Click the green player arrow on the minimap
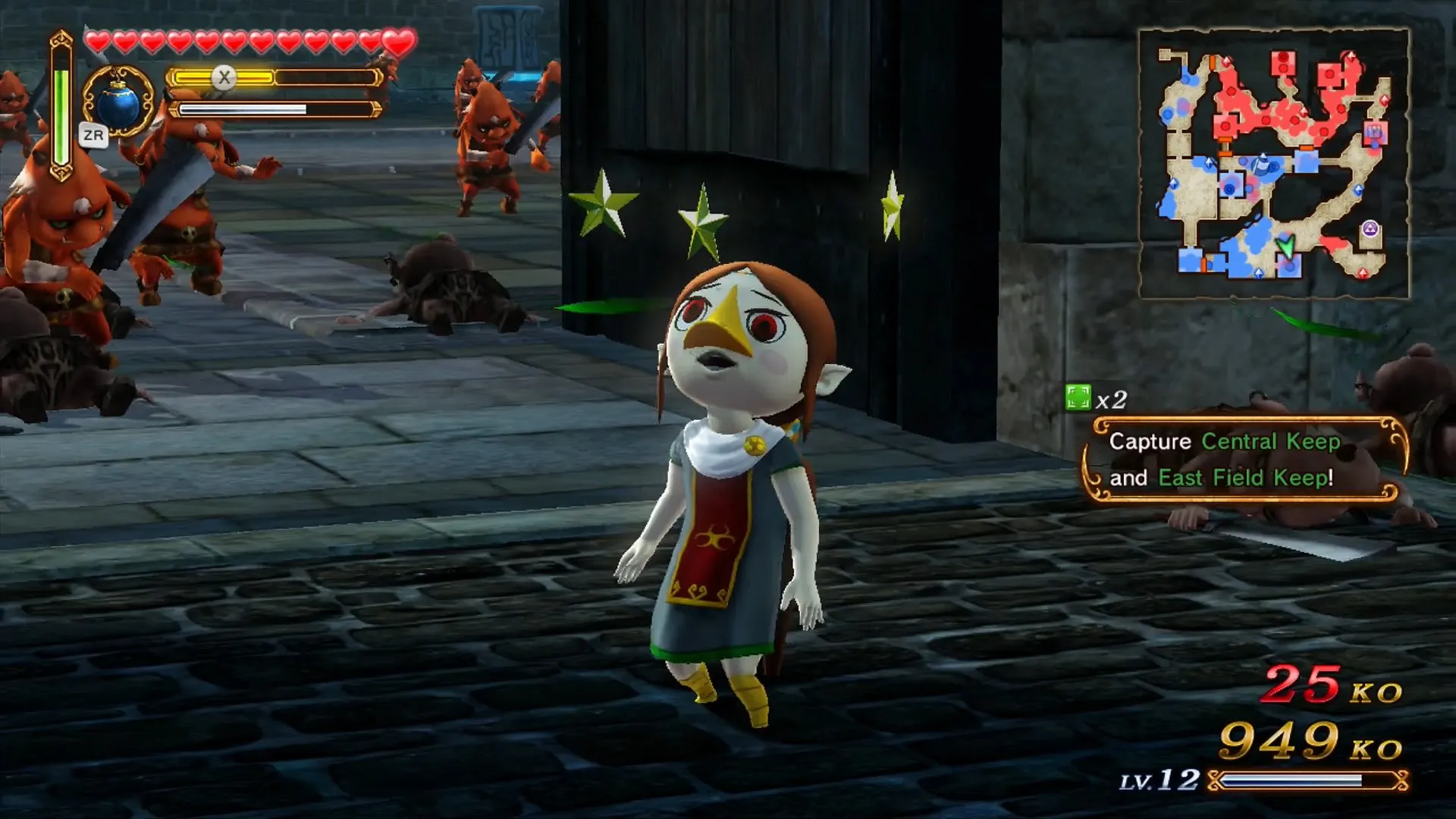Image resolution: width=1456 pixels, height=819 pixels. tap(1285, 247)
